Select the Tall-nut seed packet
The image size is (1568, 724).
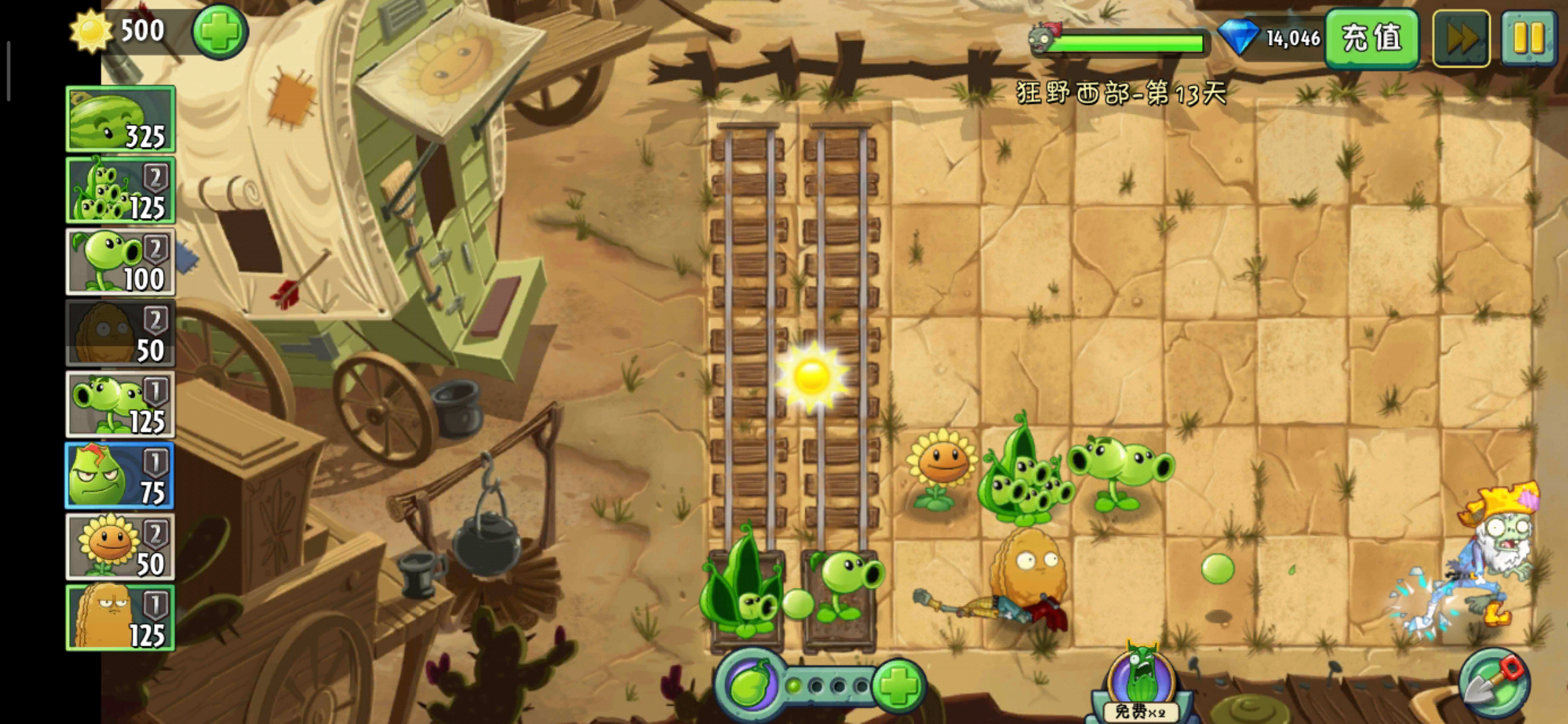pyautogui.click(x=121, y=618)
